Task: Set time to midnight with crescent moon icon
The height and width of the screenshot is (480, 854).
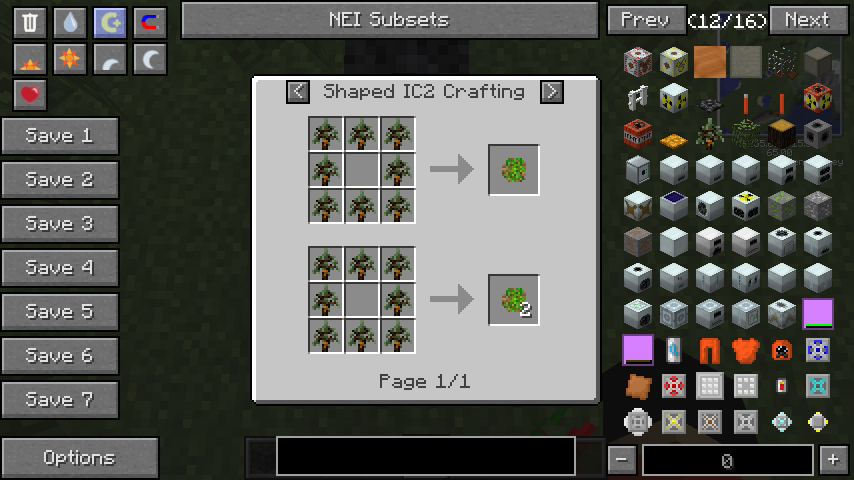Action: coord(150,60)
